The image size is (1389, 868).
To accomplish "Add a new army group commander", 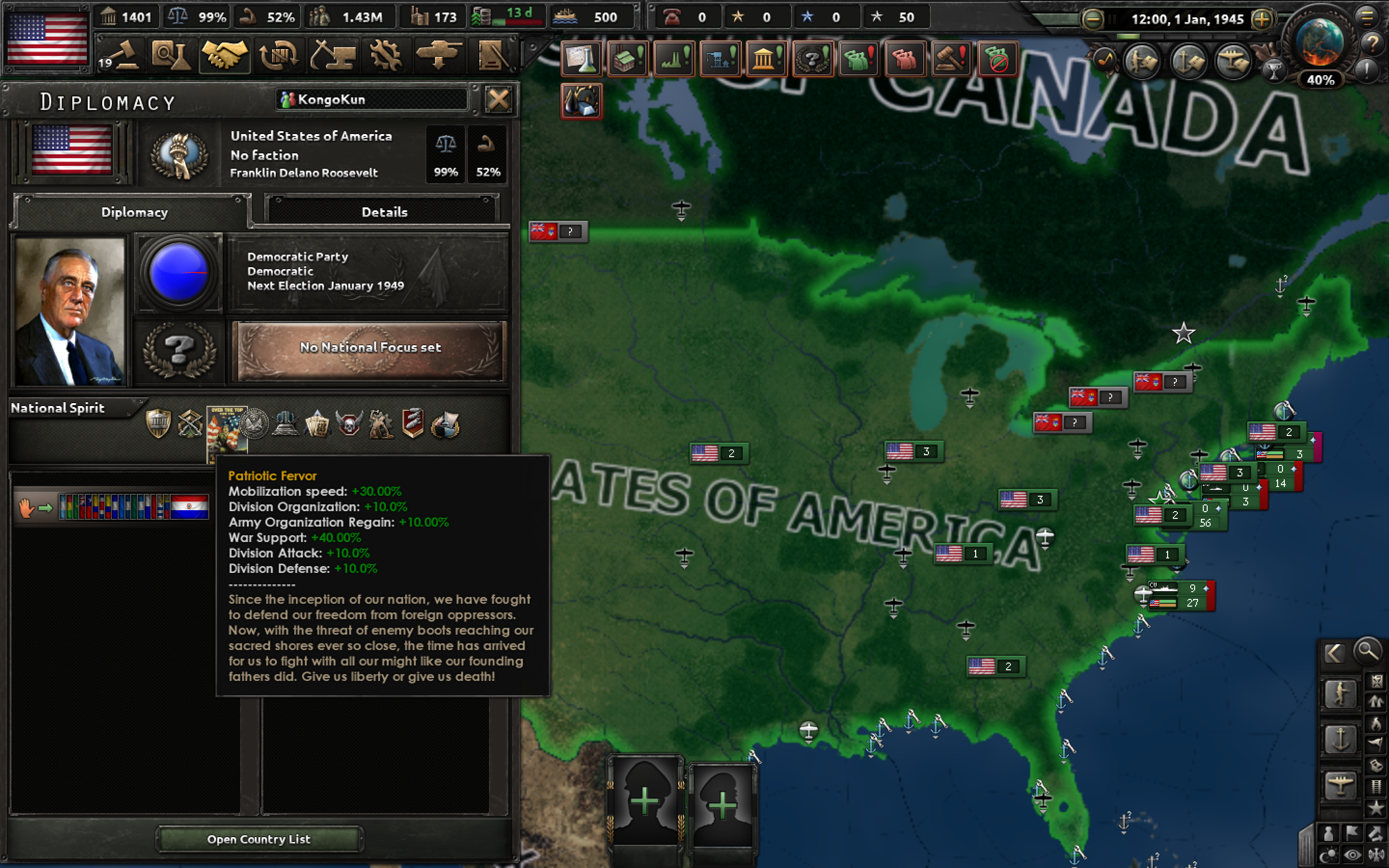I will [645, 801].
